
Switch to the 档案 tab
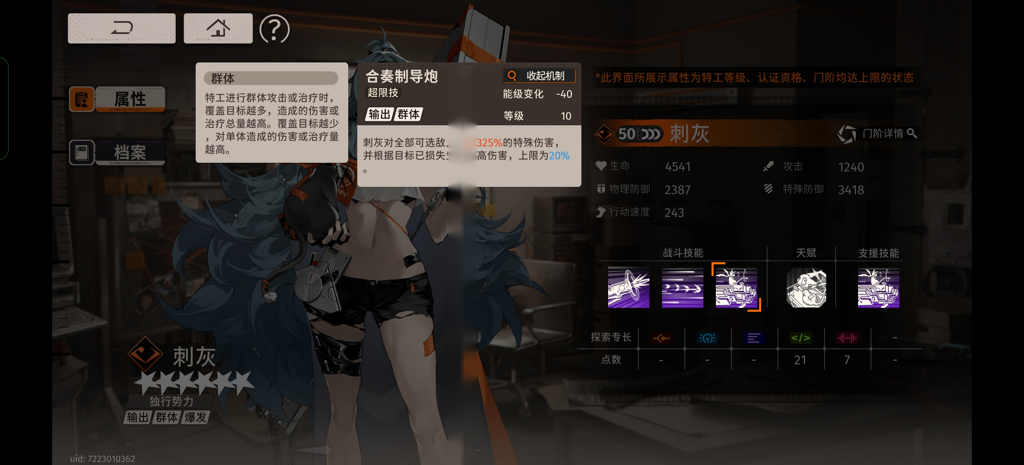tap(116, 152)
